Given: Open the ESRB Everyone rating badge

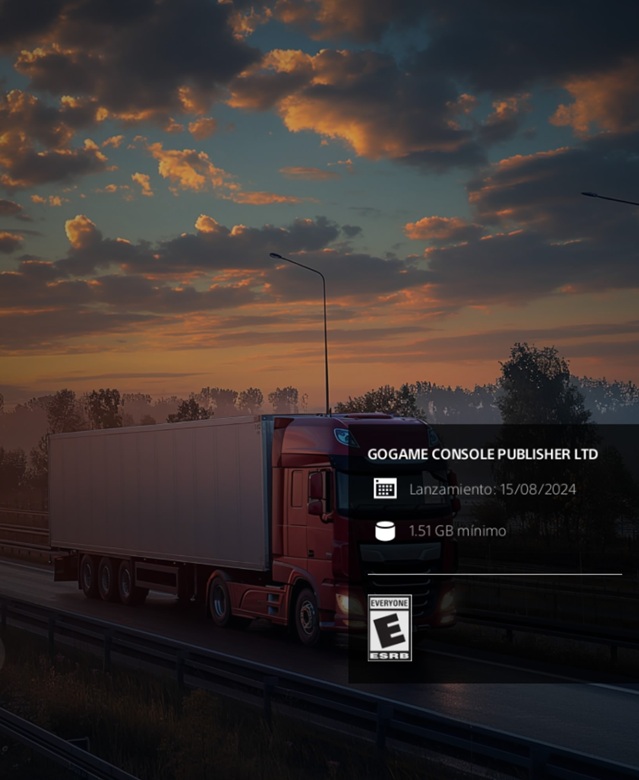Looking at the screenshot, I should pos(389,628).
